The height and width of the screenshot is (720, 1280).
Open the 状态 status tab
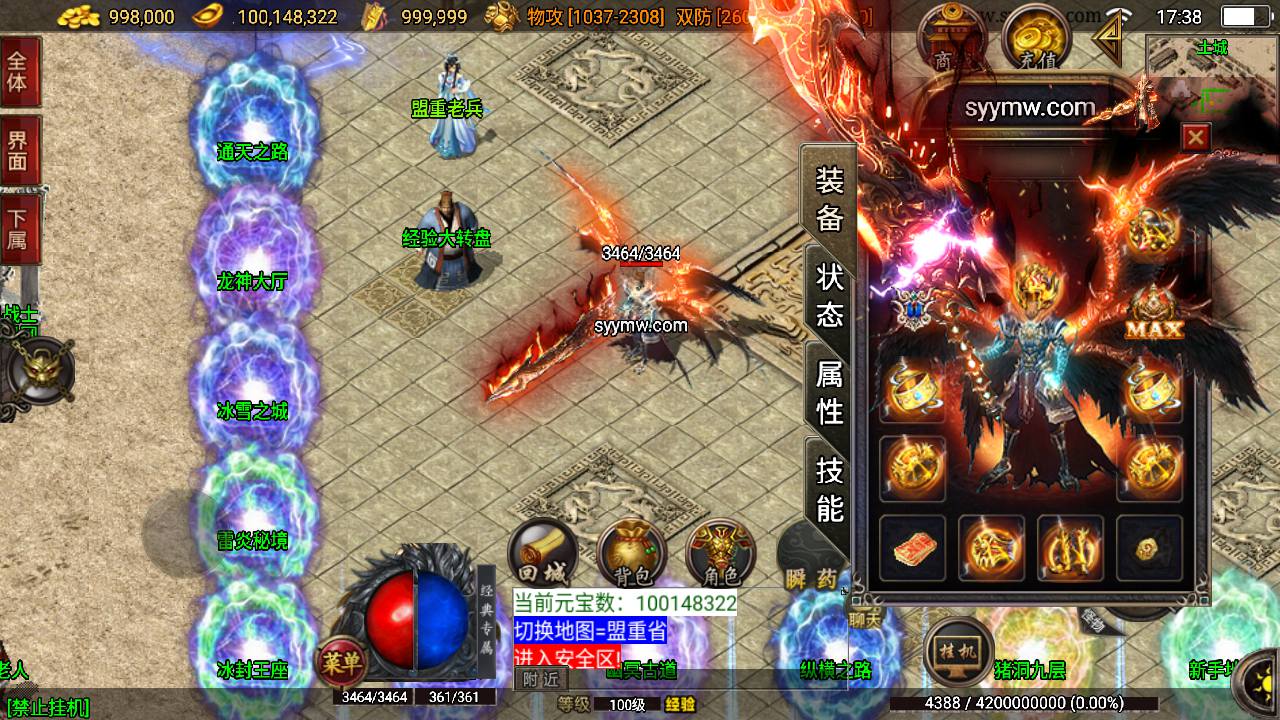(x=830, y=295)
